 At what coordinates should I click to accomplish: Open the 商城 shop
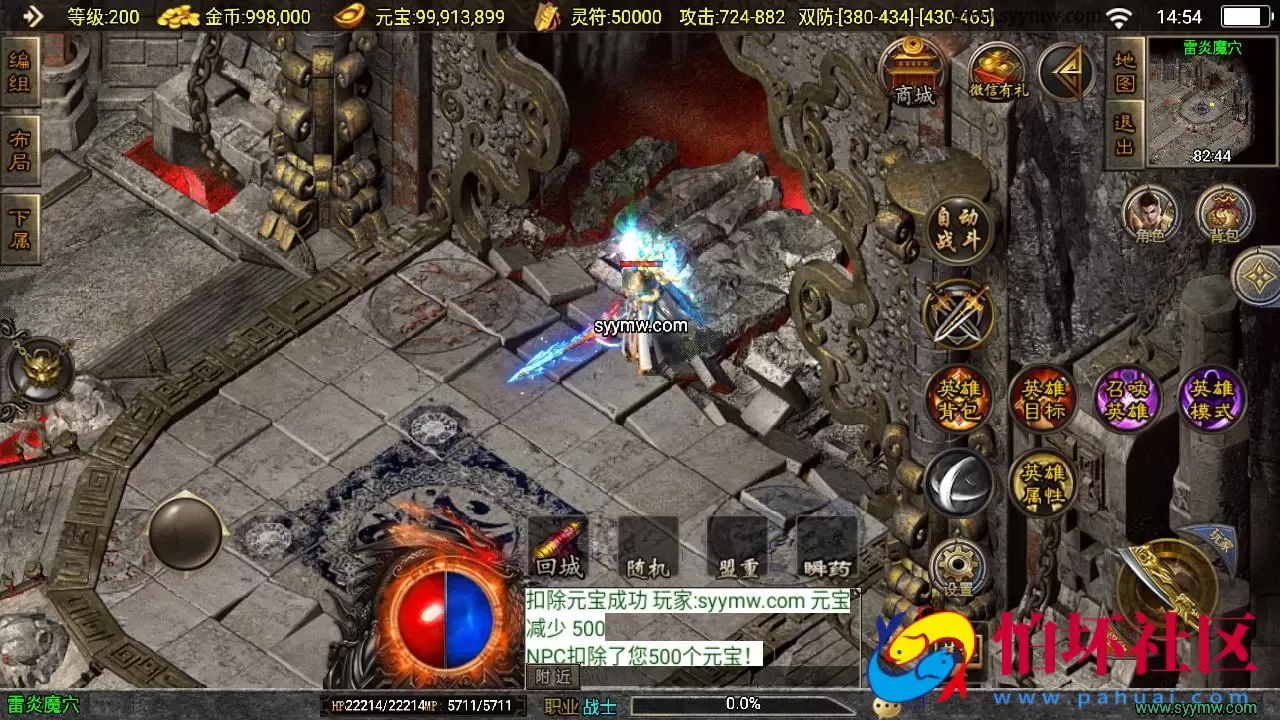tap(913, 72)
